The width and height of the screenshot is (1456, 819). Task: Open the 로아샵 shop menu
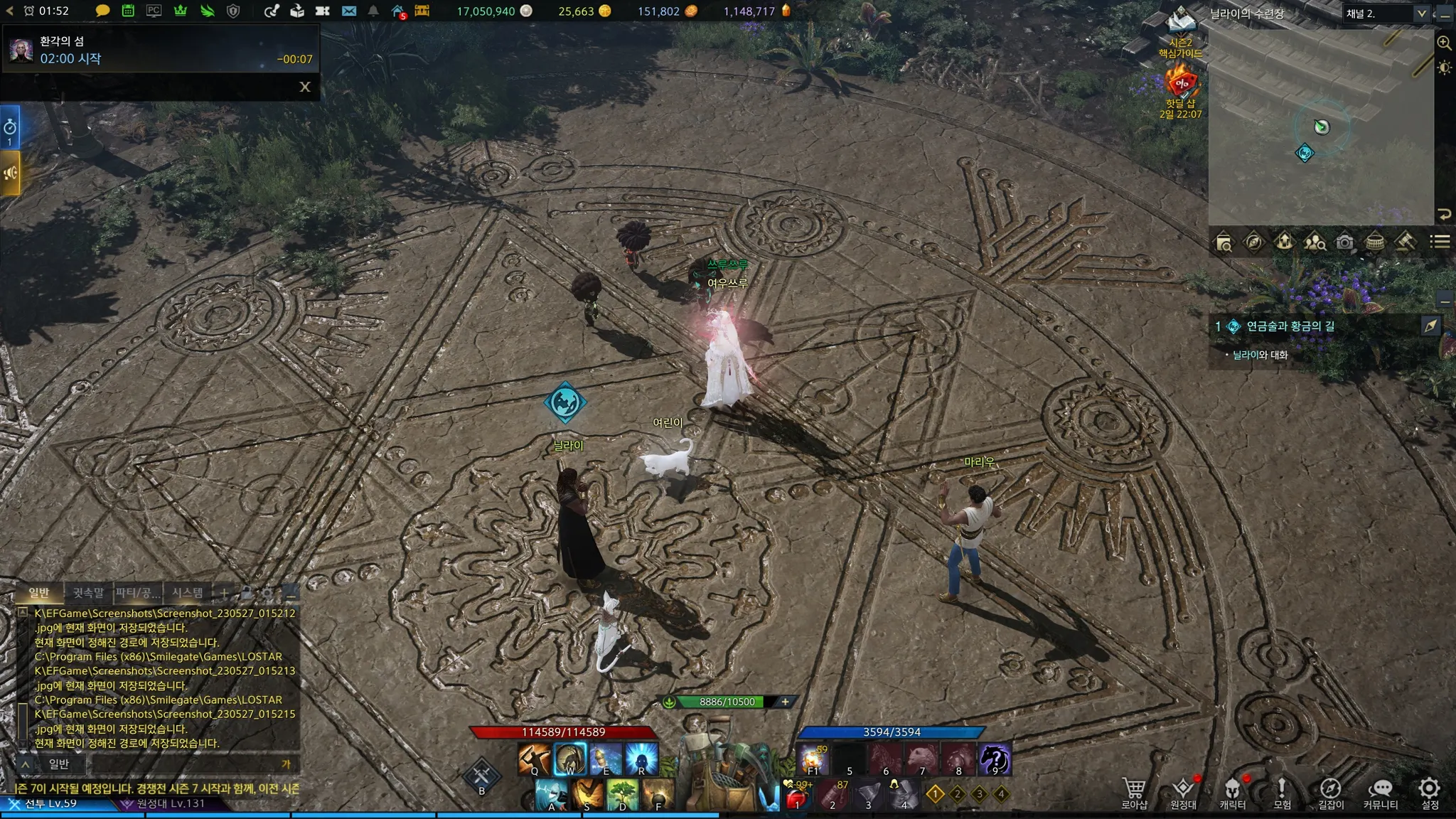[1134, 792]
